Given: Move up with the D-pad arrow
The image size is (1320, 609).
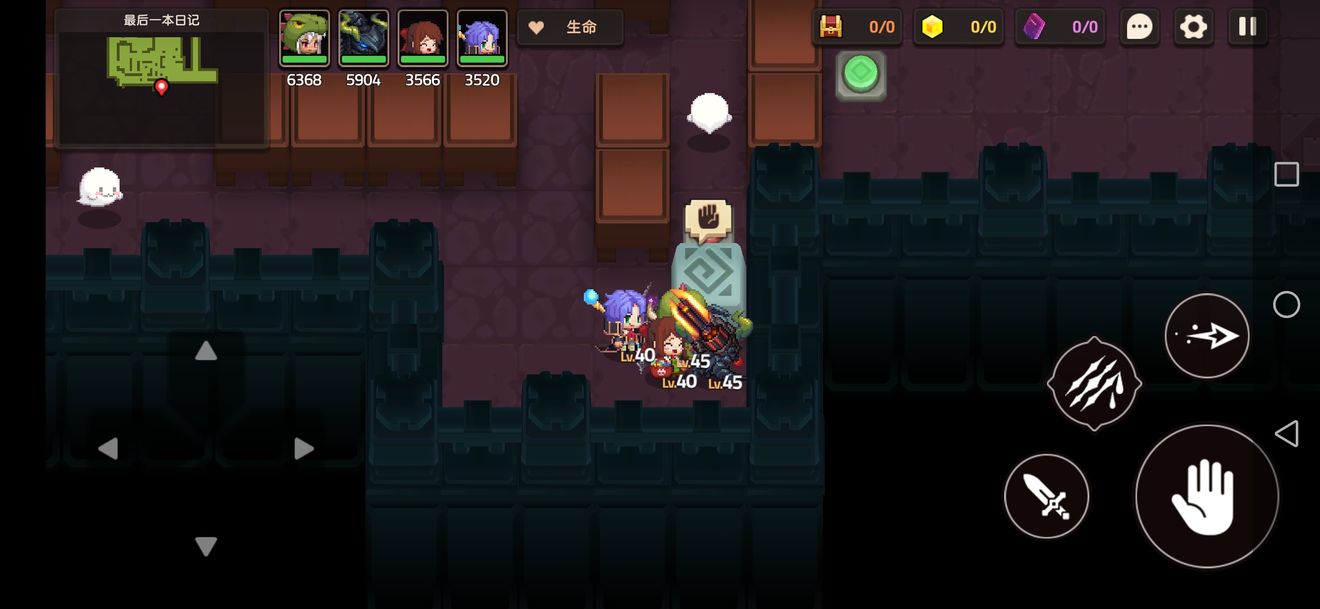Looking at the screenshot, I should coord(205,351).
